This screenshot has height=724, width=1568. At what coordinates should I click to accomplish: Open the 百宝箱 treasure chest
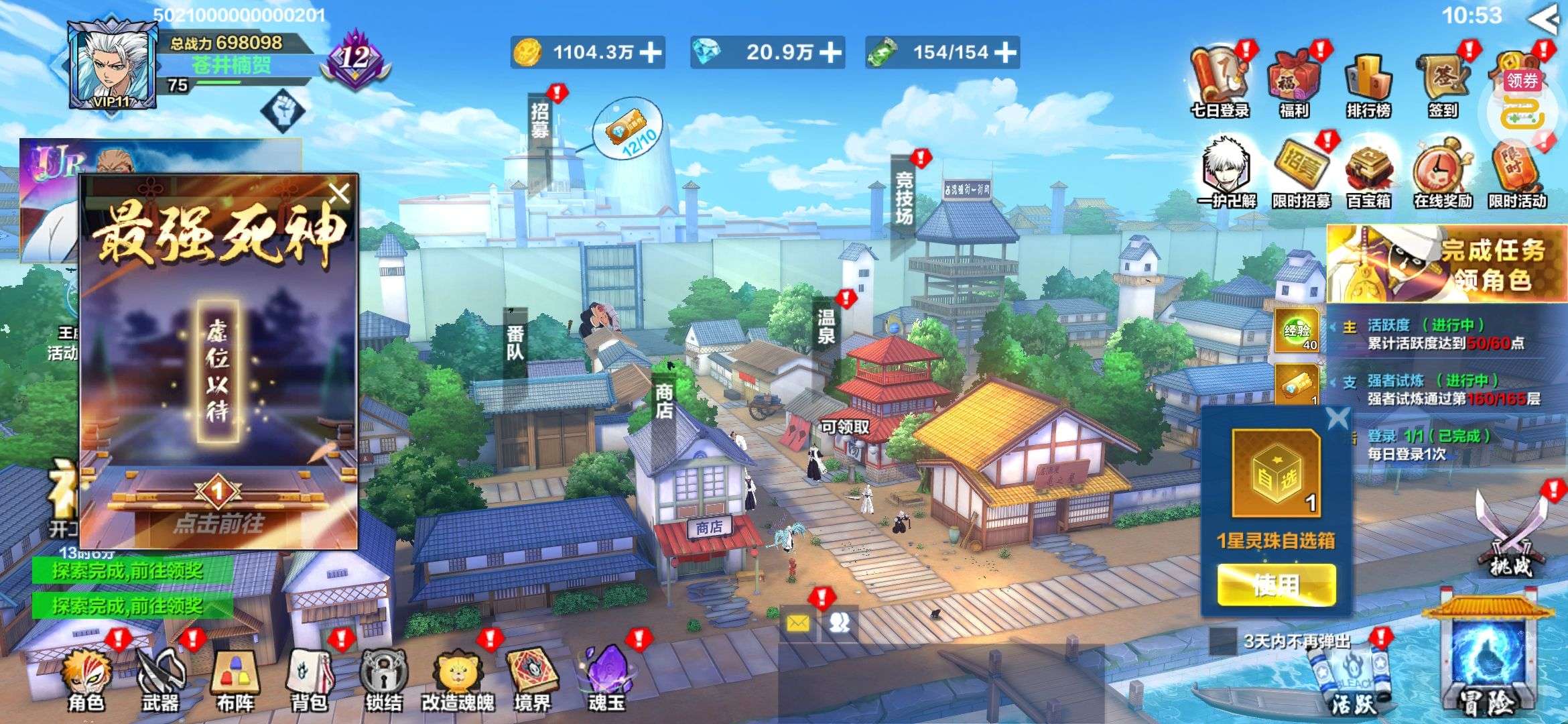pos(1369,174)
